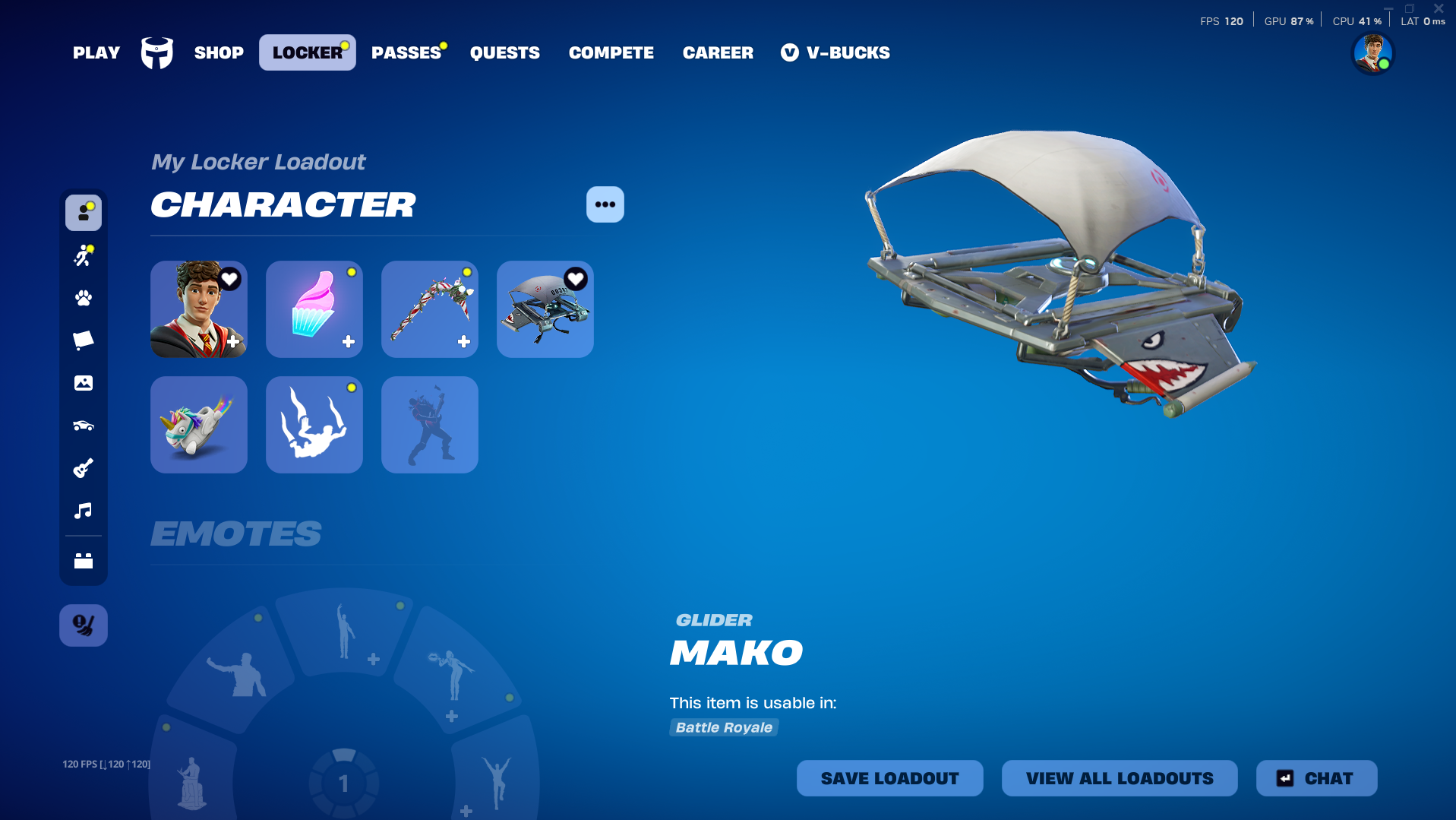Open the V-Bucks store
Image resolution: width=1456 pixels, height=820 pixels.
point(835,53)
